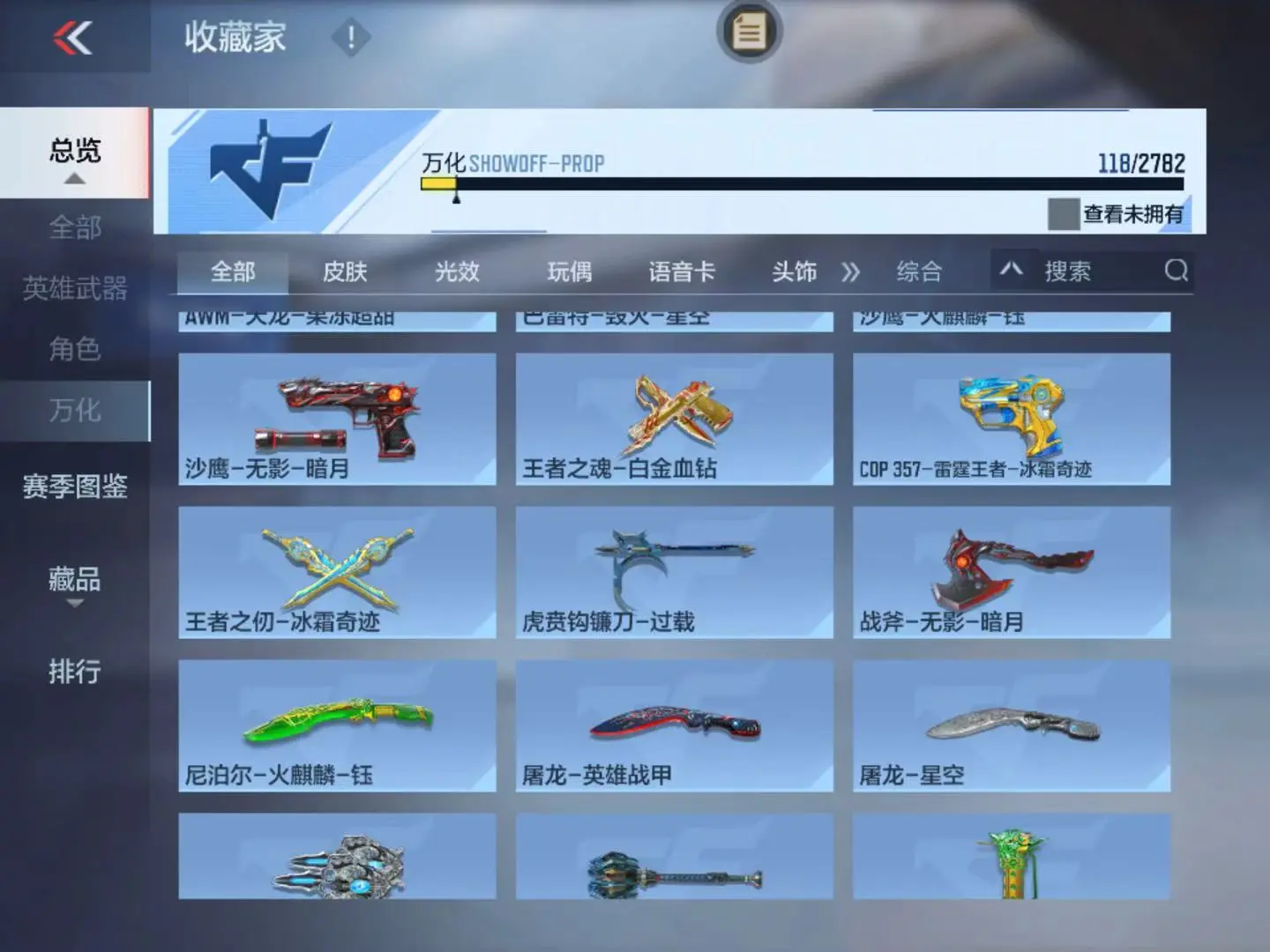Image resolution: width=1270 pixels, height=952 pixels.
Task: Select the 王者之魂-白金血钻 card
Action: point(674,419)
